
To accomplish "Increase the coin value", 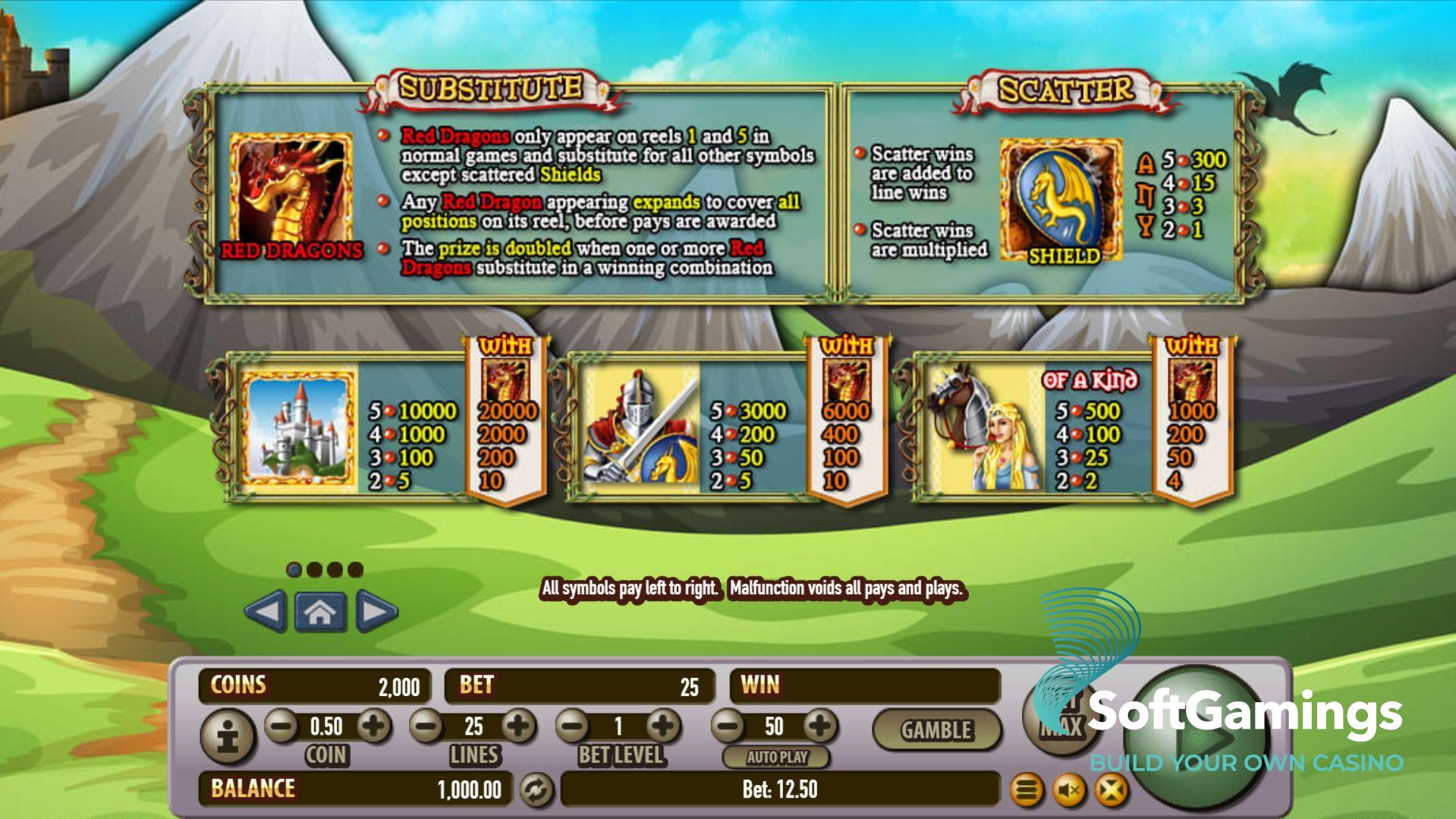I will coord(373,726).
